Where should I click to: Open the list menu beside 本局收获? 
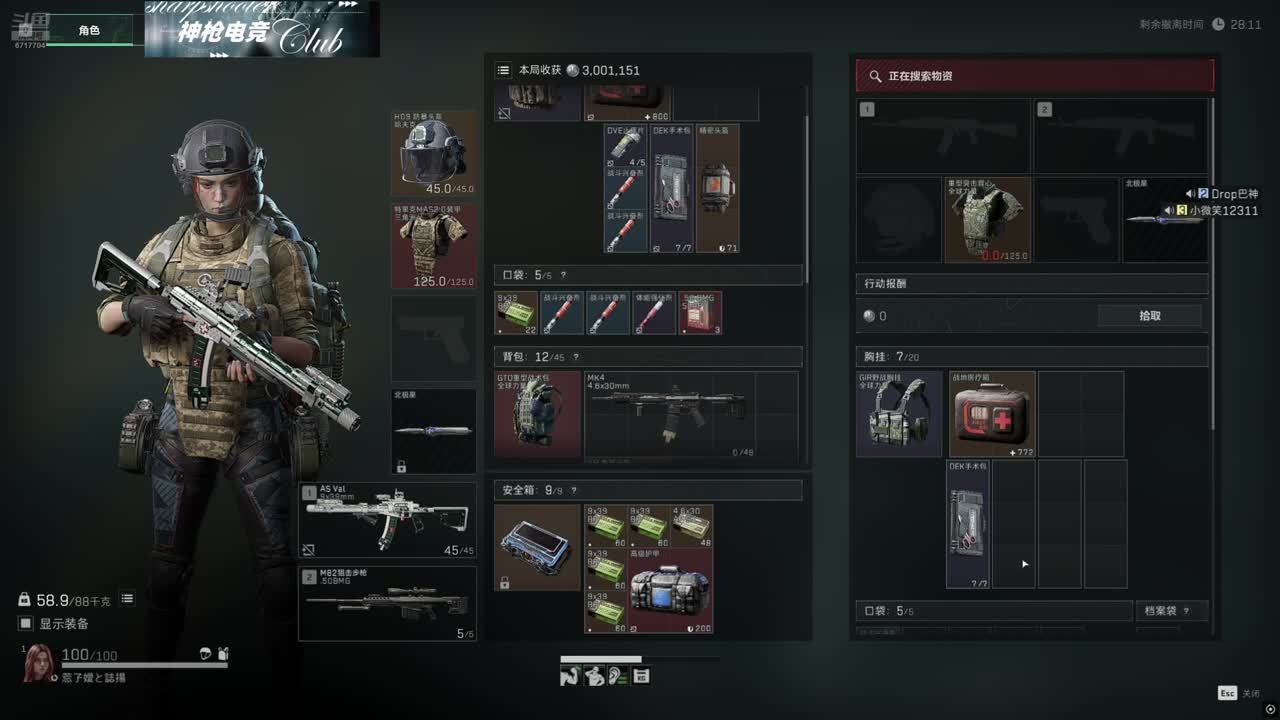tap(503, 70)
